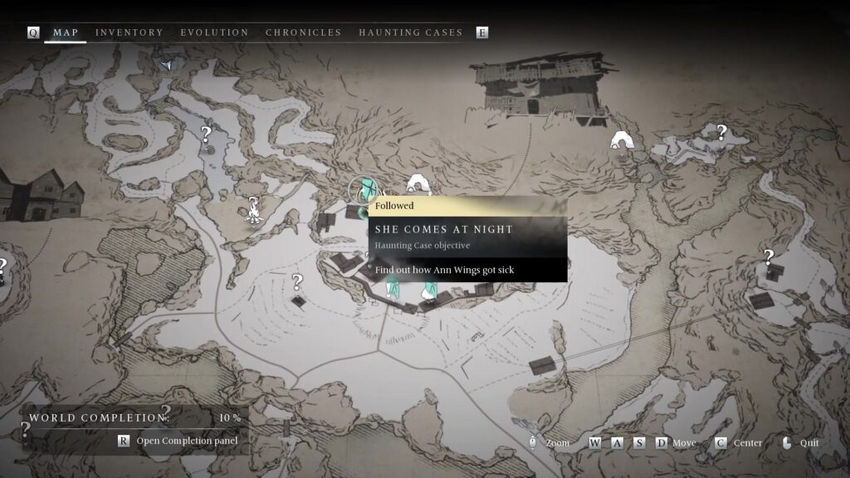Open the Evolution tab
The width and height of the screenshot is (850, 478).
tap(214, 33)
